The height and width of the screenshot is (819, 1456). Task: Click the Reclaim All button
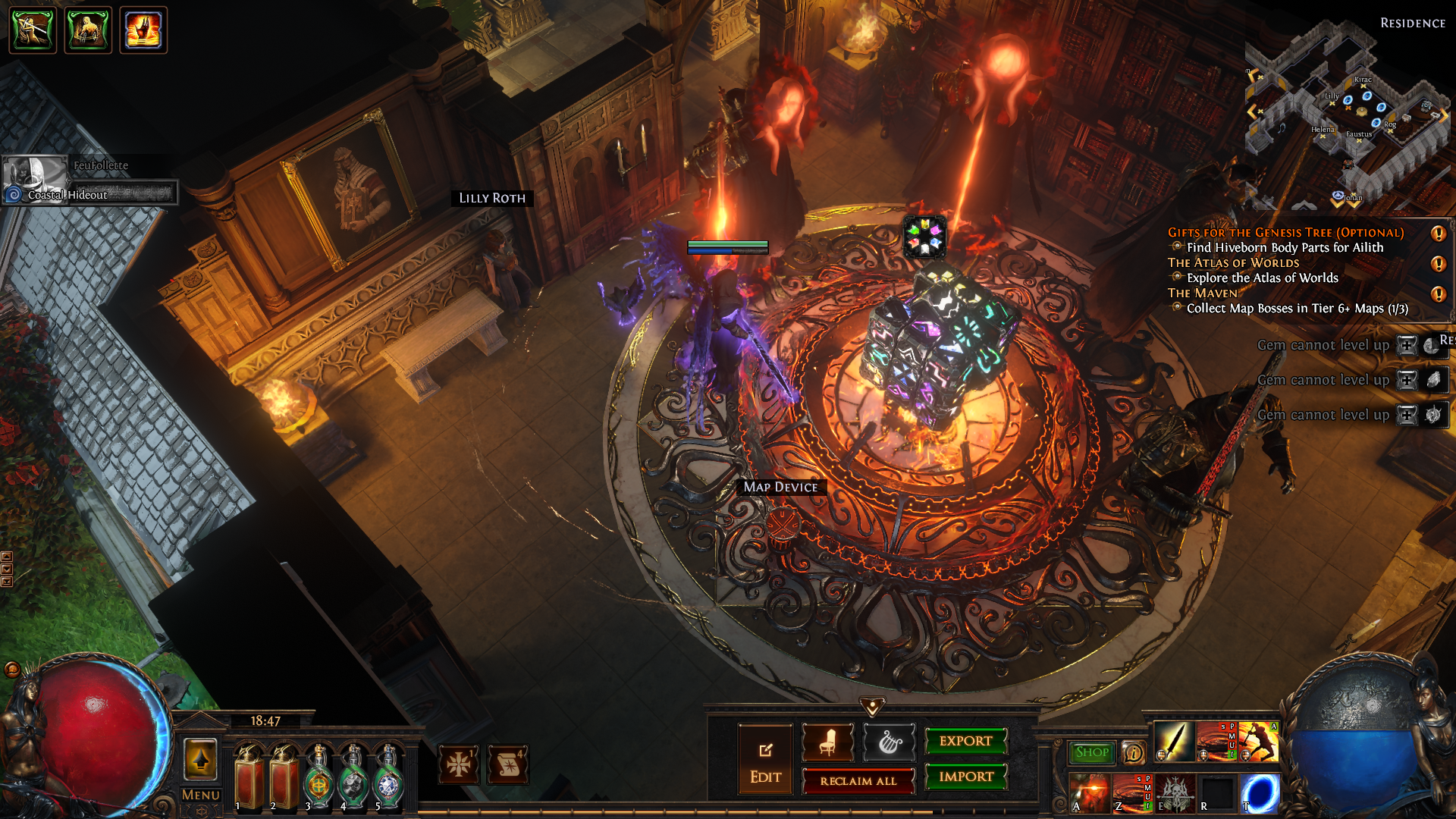(858, 780)
